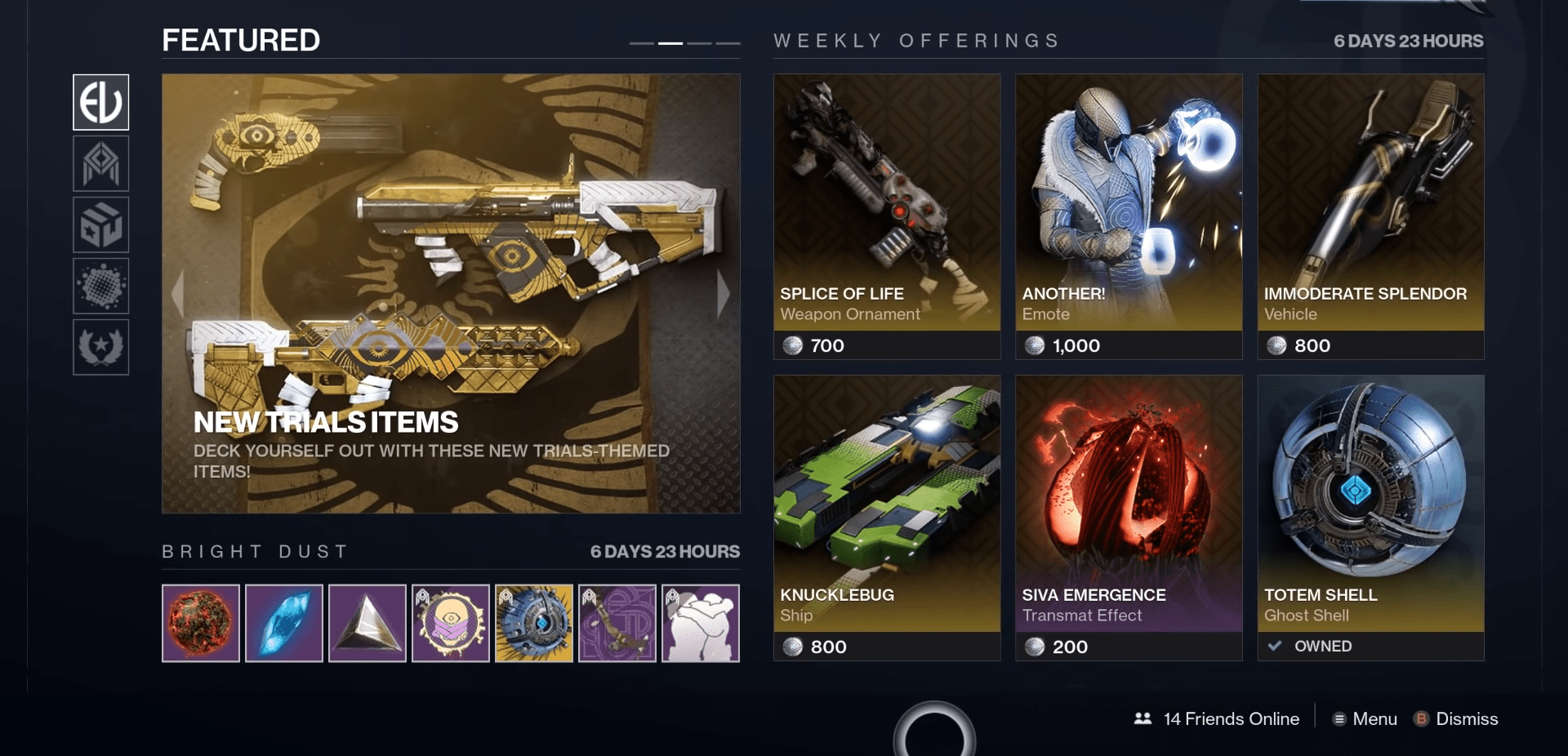Open the star-marked box tab

pyautogui.click(x=100, y=225)
